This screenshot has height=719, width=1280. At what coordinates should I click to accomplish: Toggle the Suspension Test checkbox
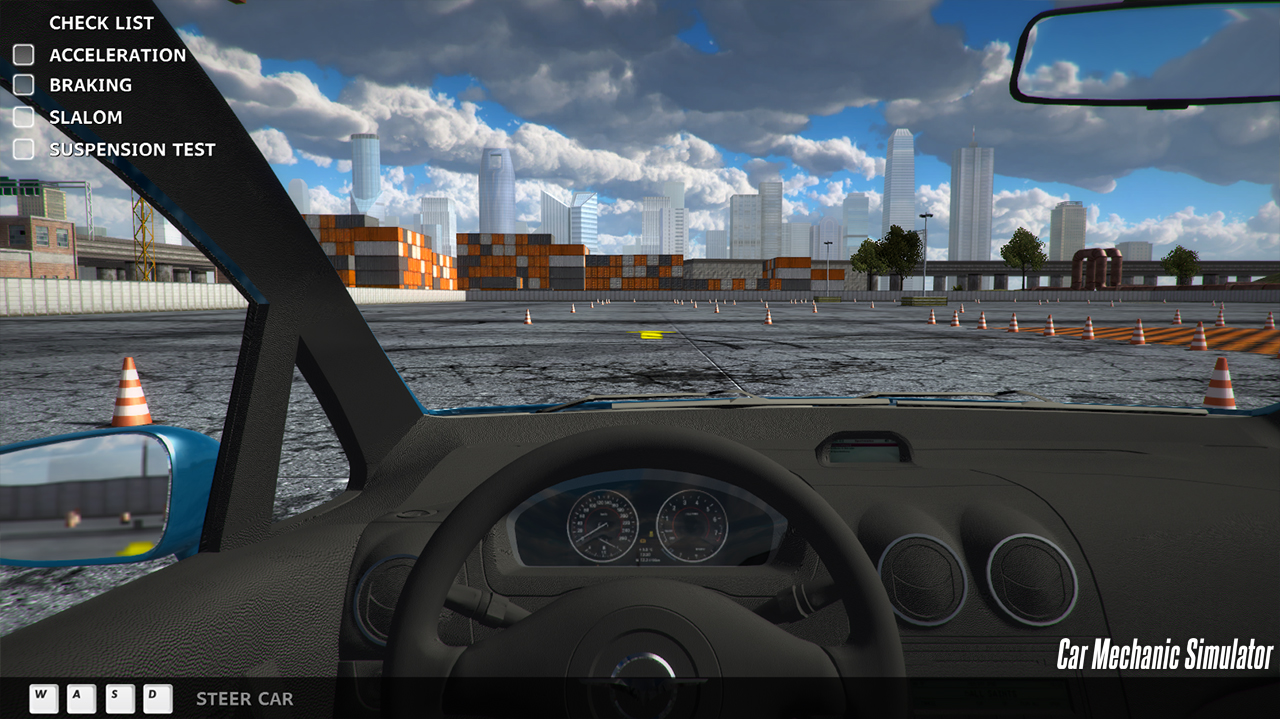23,149
